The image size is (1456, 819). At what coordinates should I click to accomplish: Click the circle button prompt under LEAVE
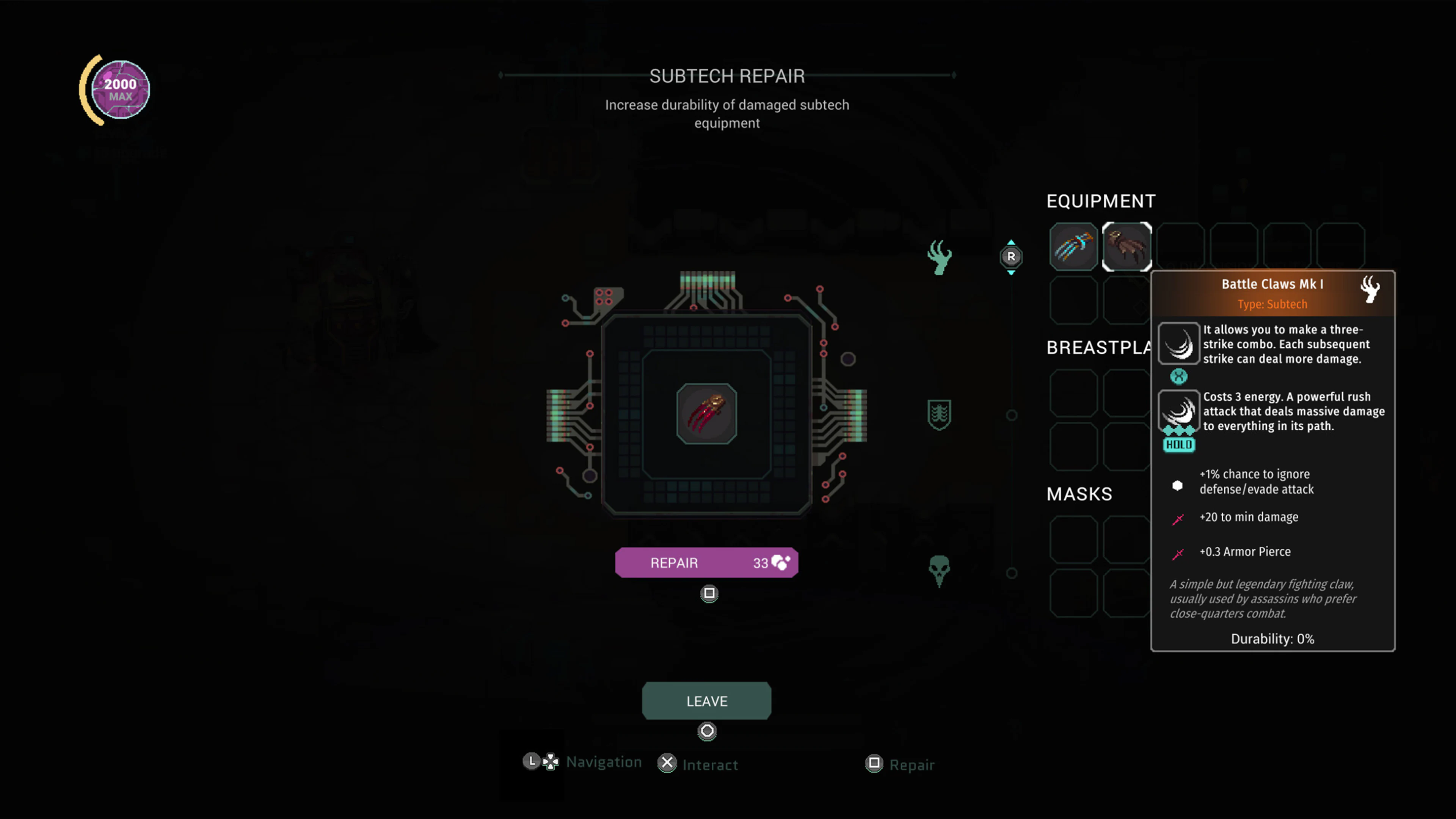[707, 731]
